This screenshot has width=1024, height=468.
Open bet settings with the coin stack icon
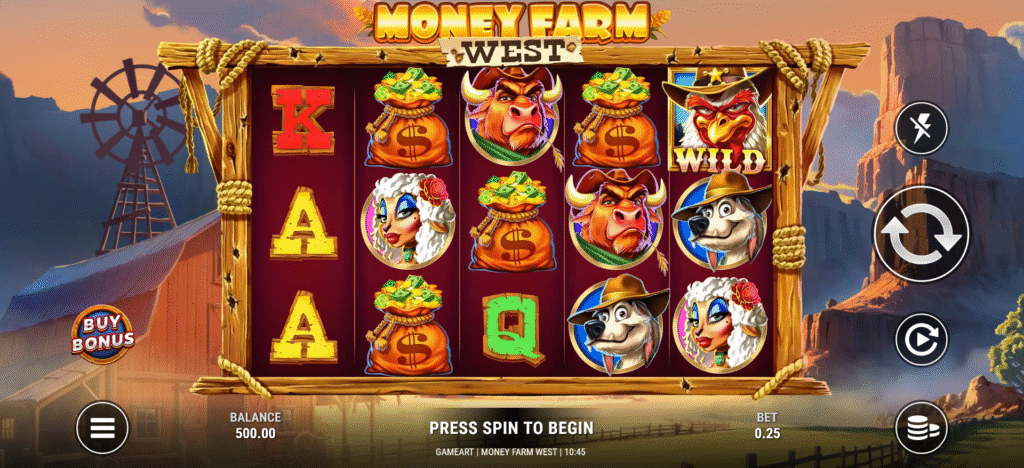point(921,428)
